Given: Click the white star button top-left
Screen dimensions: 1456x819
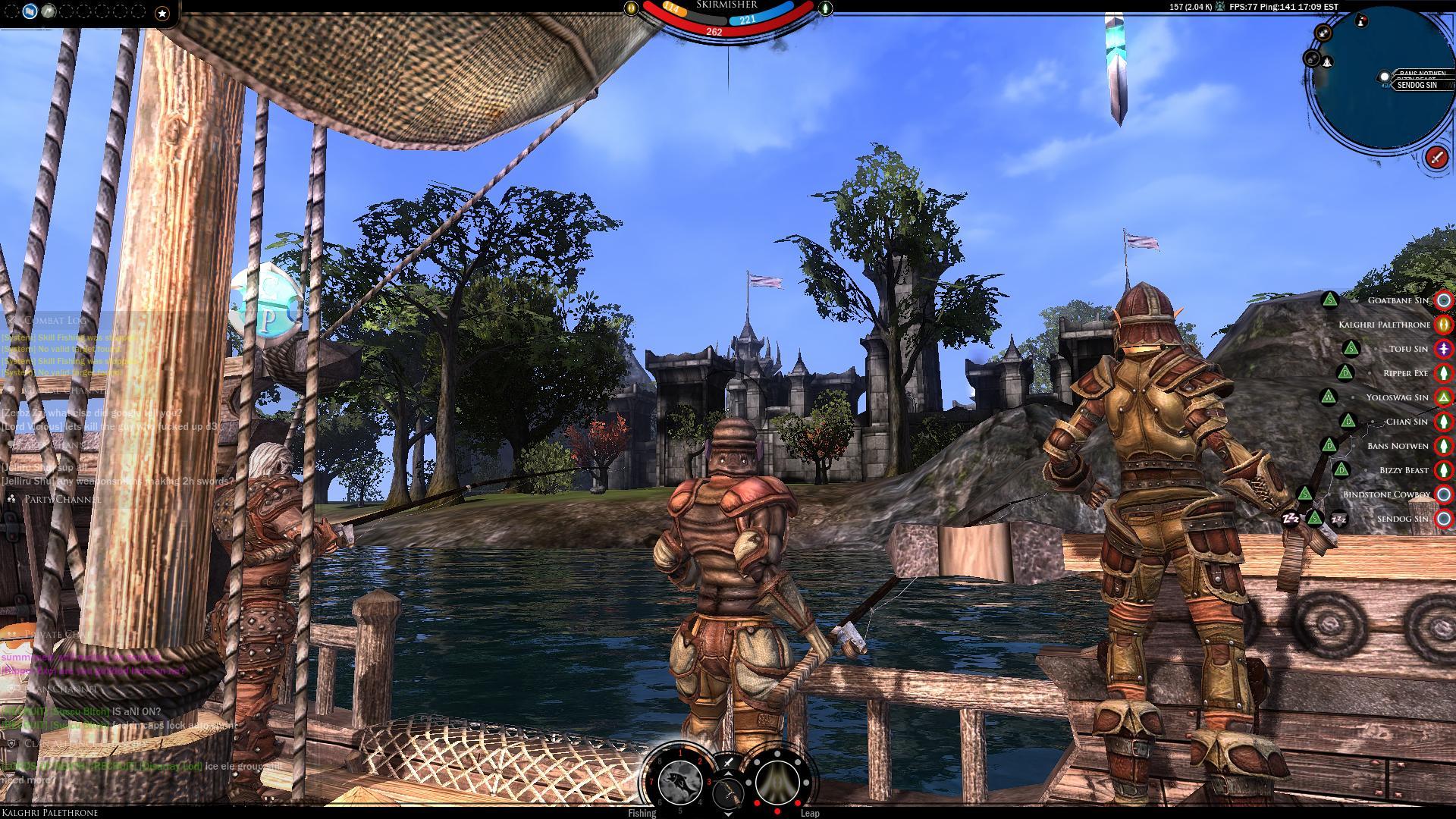Looking at the screenshot, I should [162, 12].
